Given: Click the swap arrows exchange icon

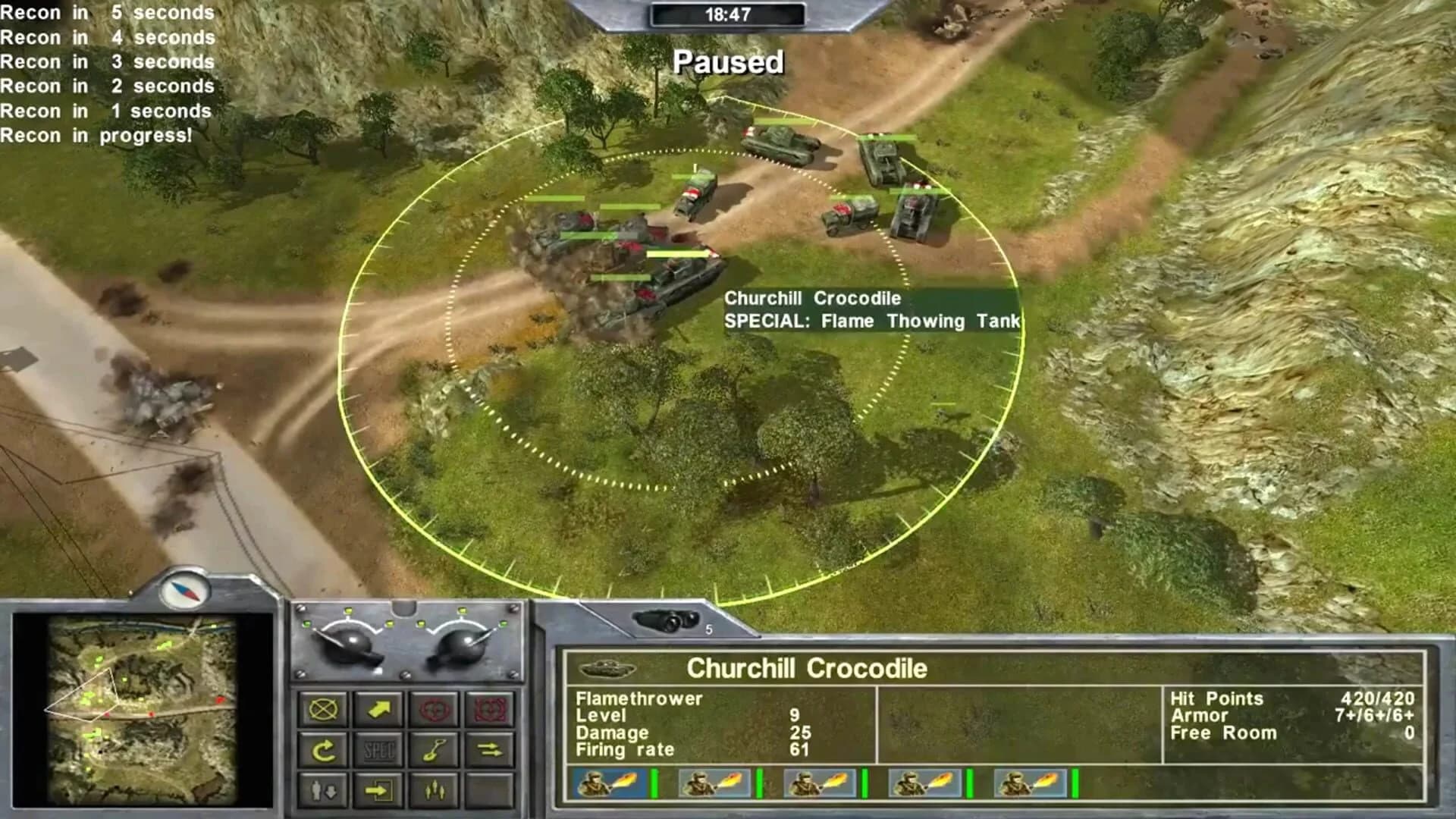Looking at the screenshot, I should (489, 751).
